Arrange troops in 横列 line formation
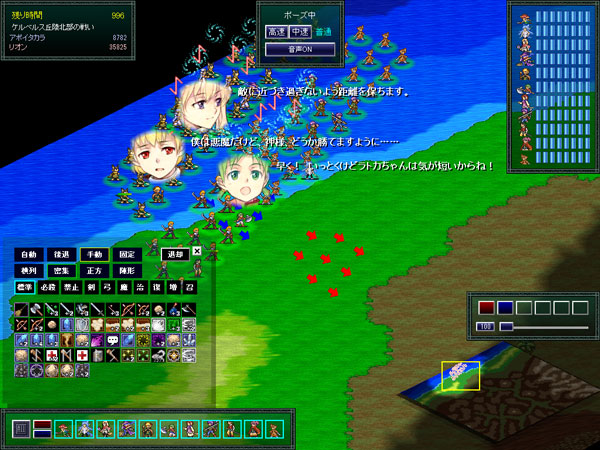The width and height of the screenshot is (600, 450). [x=29, y=271]
